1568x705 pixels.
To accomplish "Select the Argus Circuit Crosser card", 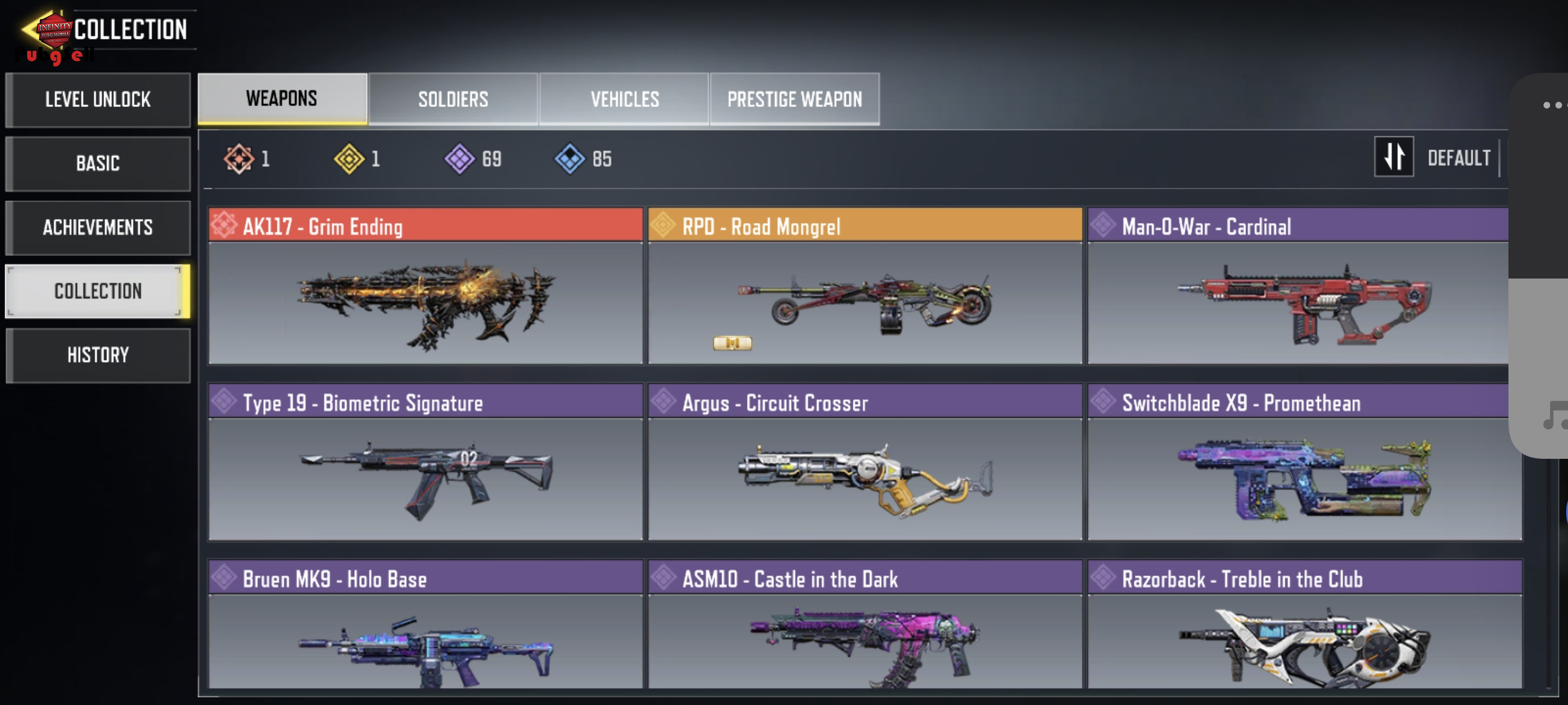I will pyautogui.click(x=865, y=462).
